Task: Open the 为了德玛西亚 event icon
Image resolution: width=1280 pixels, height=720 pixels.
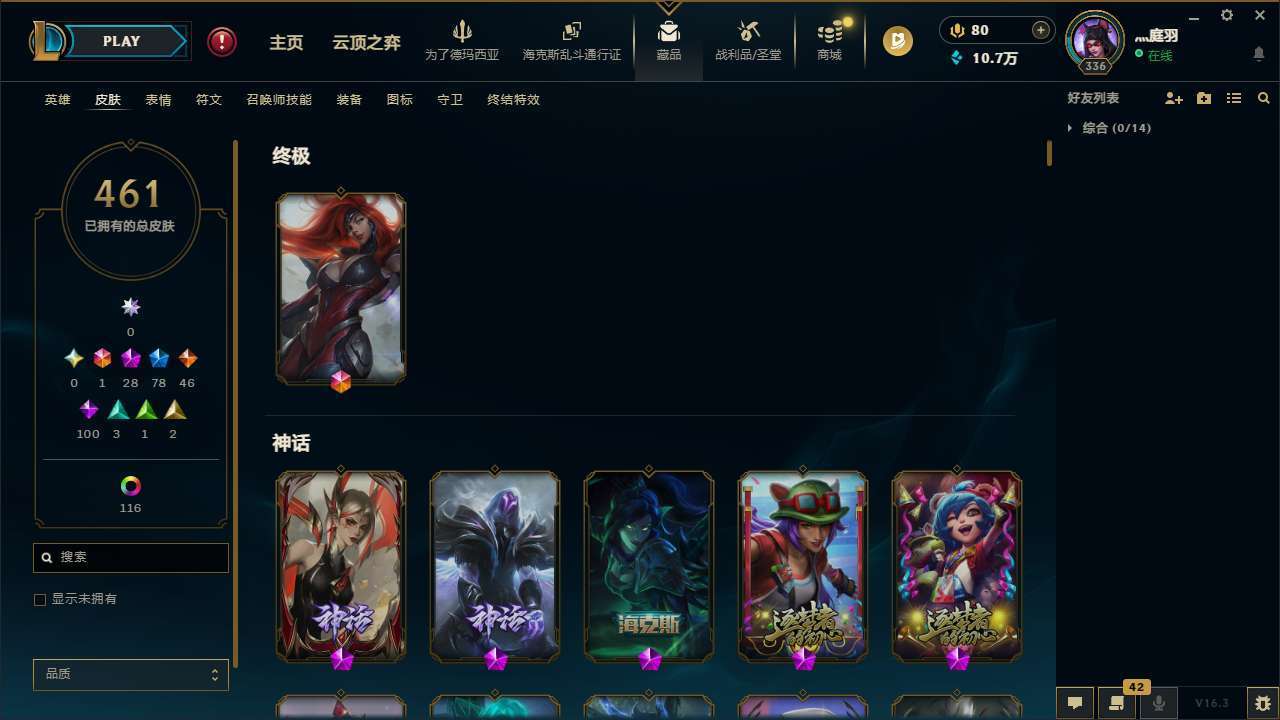Action: (461, 40)
